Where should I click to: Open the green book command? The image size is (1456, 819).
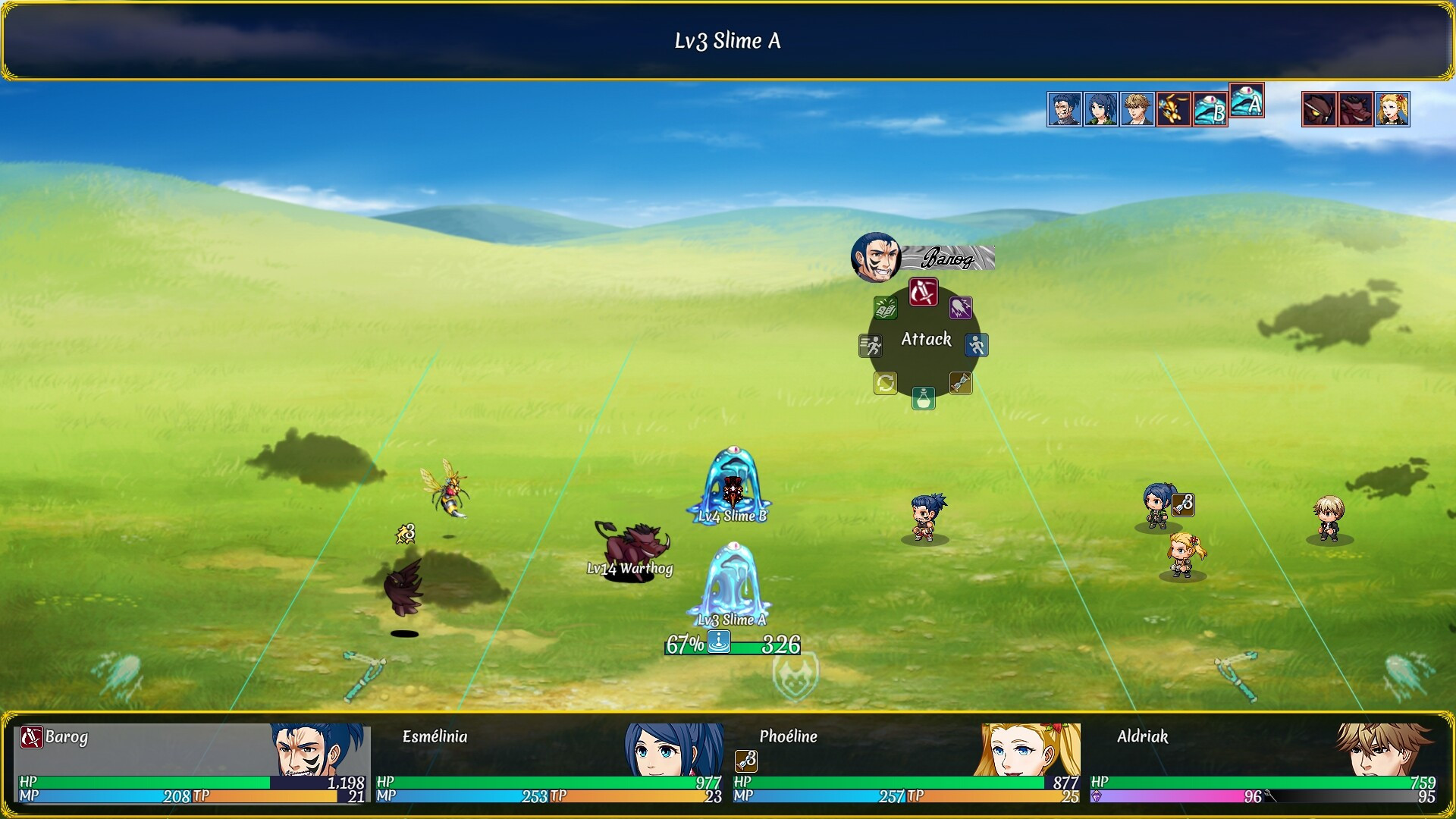tap(885, 308)
